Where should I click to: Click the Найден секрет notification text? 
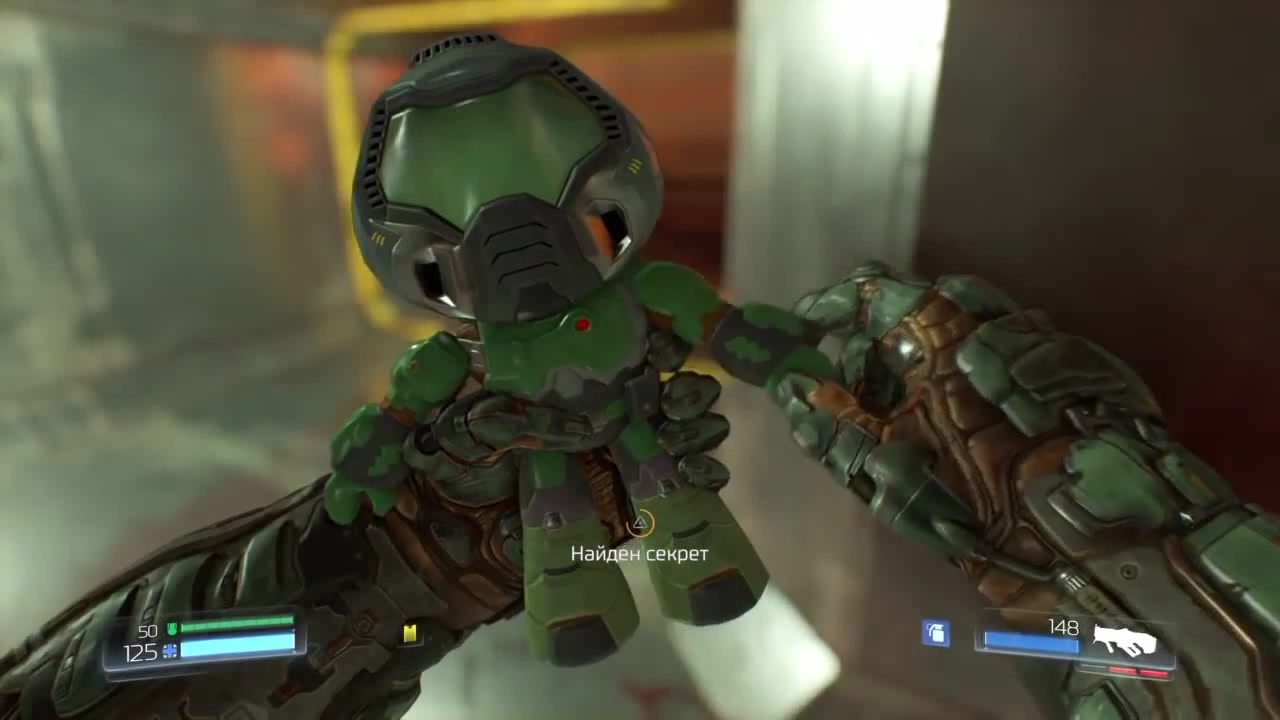click(x=640, y=551)
